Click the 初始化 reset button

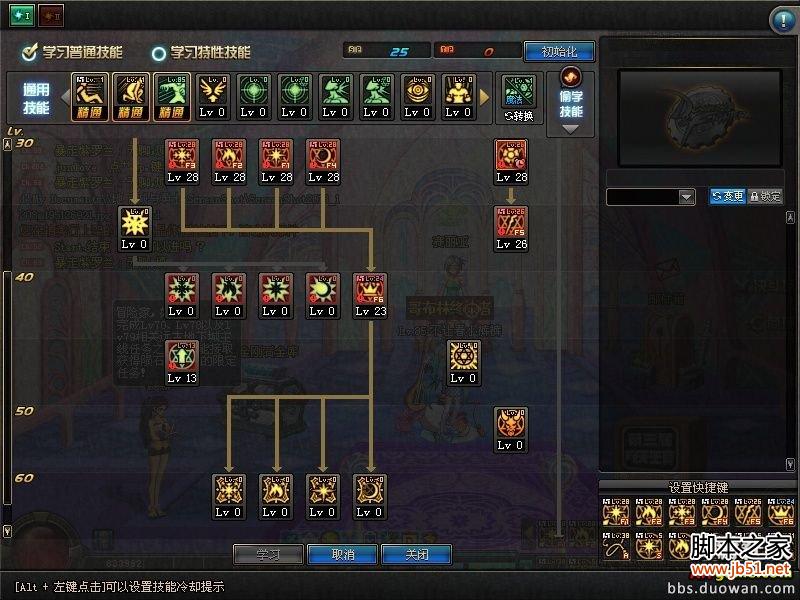[x=566, y=51]
